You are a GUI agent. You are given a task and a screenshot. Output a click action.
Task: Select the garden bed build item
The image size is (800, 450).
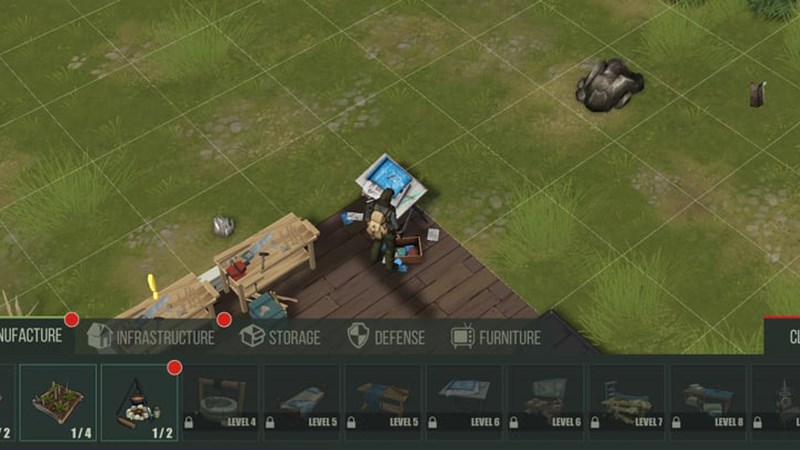[x=58, y=402]
